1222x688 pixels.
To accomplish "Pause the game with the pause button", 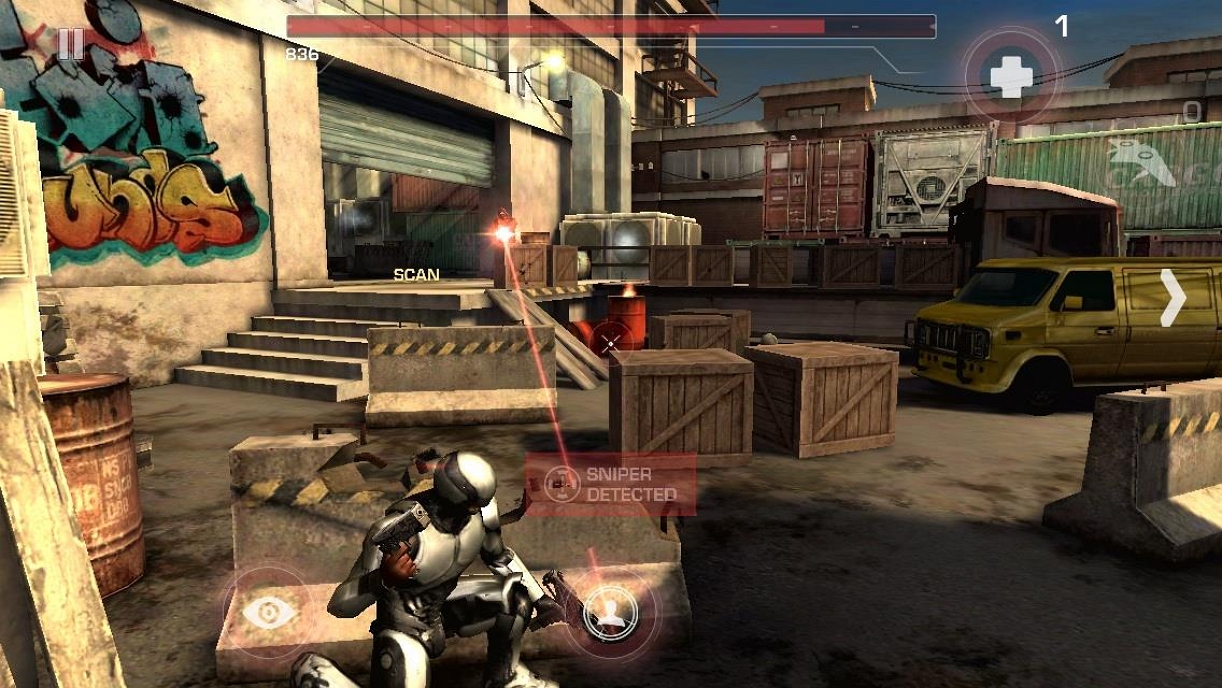I will click(70, 43).
